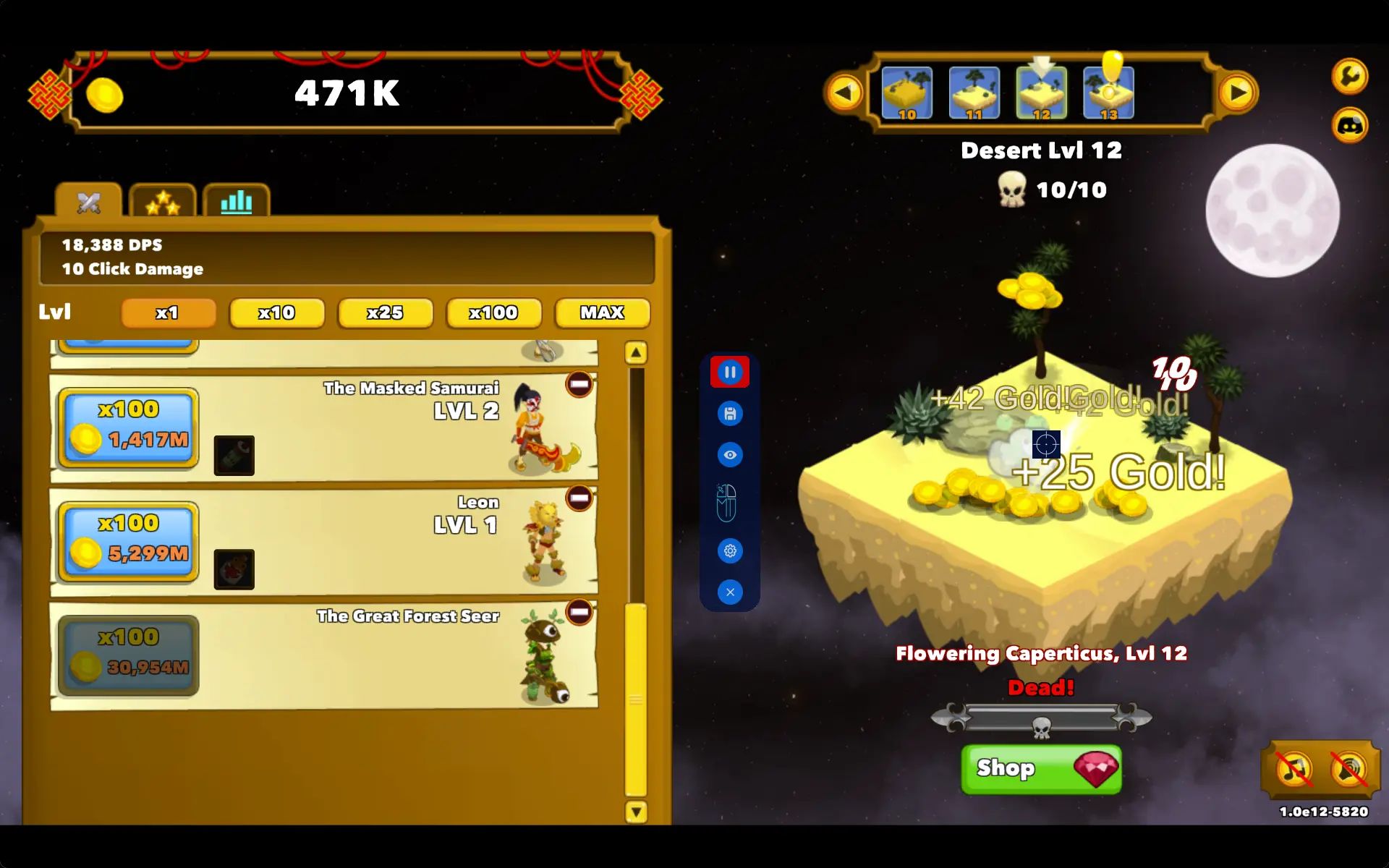The width and height of the screenshot is (1389, 868).
Task: Select the MAX level multiplier
Action: [602, 313]
